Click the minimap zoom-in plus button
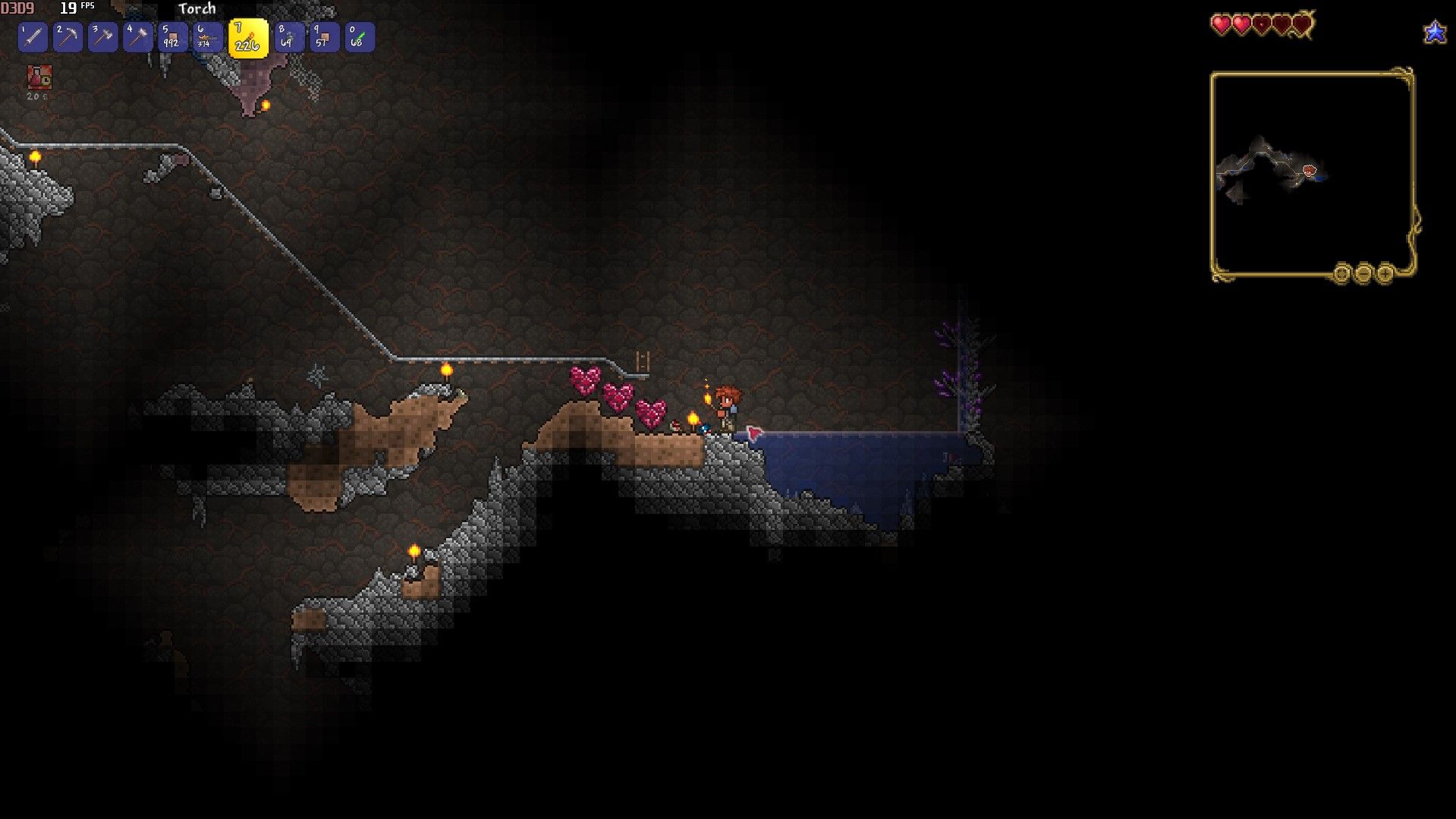Viewport: 1456px width, 819px height. 1385,273
